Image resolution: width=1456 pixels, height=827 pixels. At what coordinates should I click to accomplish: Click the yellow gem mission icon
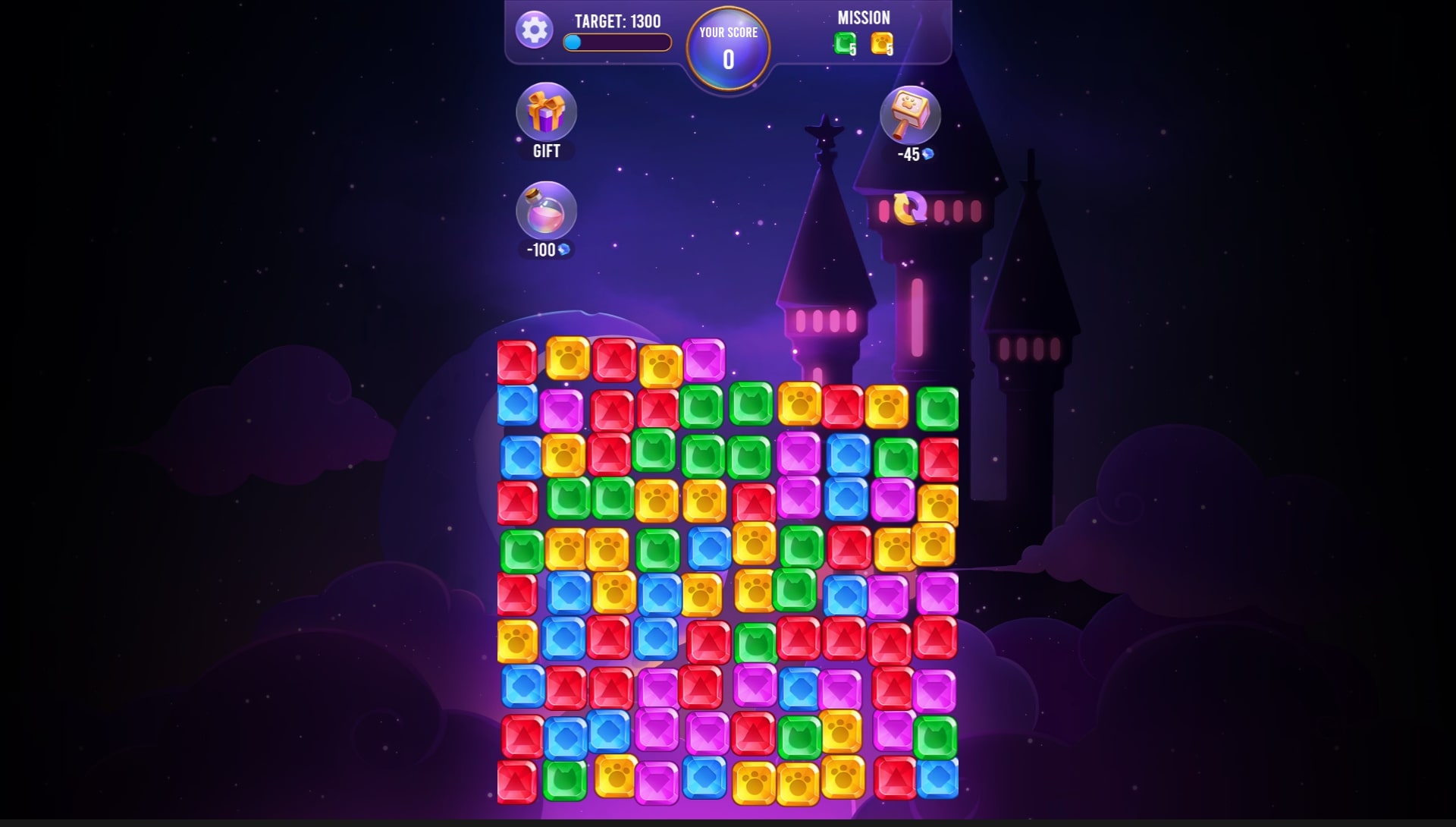pyautogui.click(x=881, y=44)
